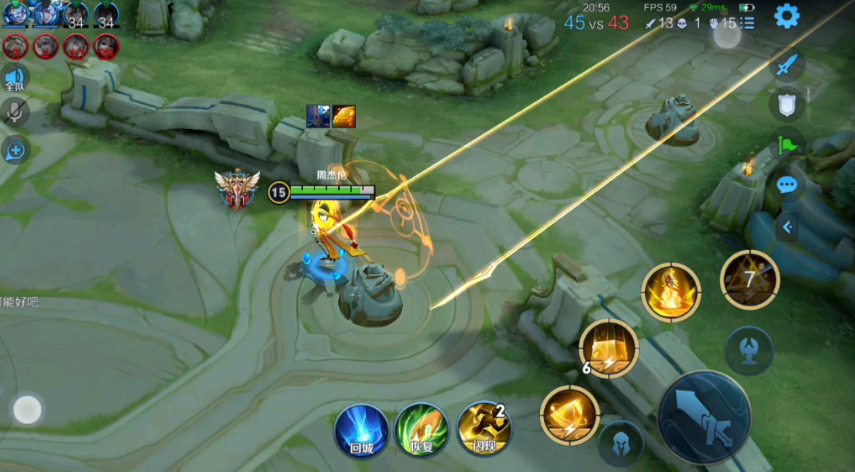Open the blue chat plus button

click(x=15, y=151)
